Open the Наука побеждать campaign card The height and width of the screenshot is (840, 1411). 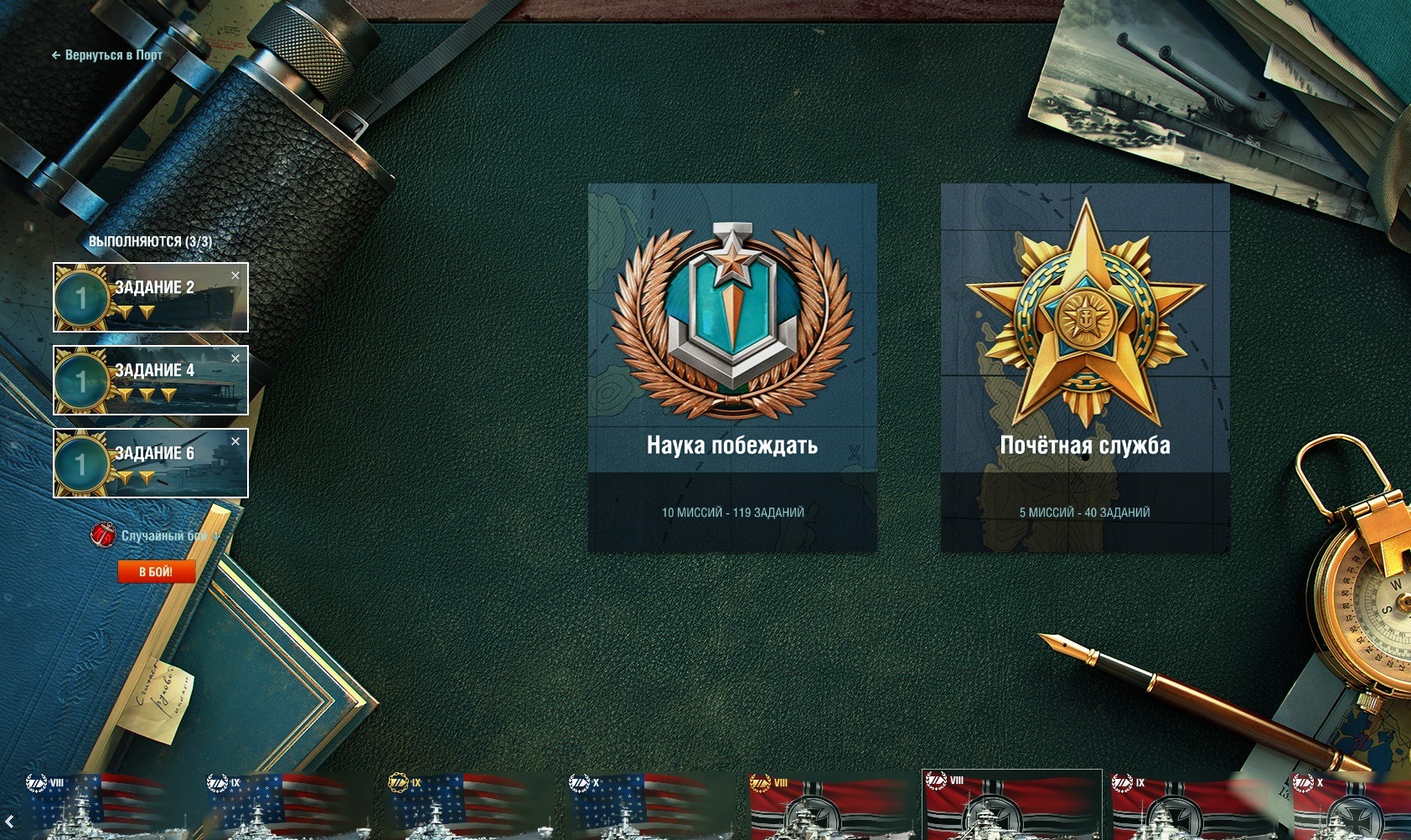(732, 368)
